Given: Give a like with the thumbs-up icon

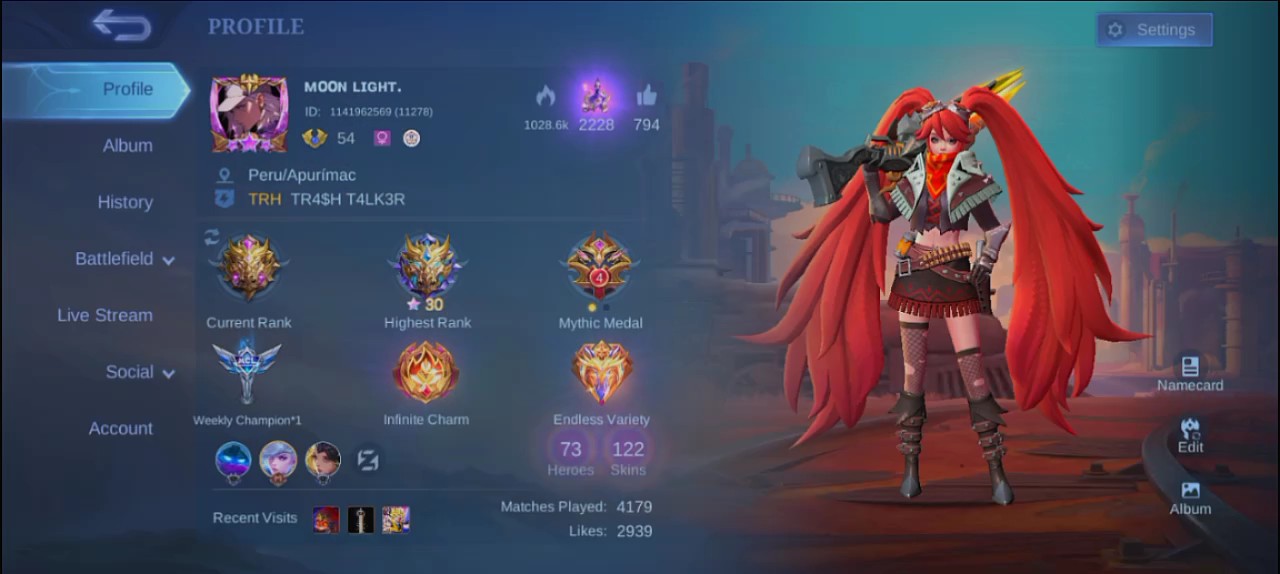Looking at the screenshot, I should [x=646, y=96].
